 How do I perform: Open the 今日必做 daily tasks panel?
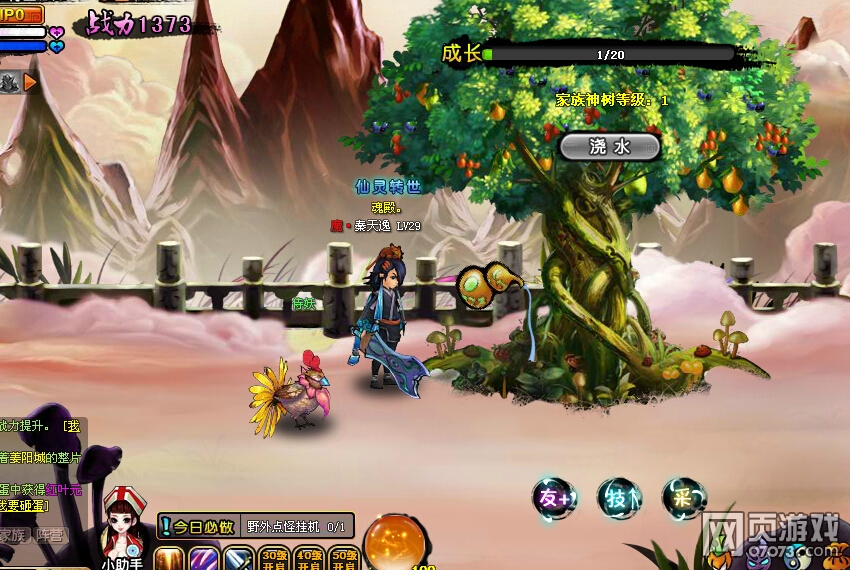coord(198,526)
